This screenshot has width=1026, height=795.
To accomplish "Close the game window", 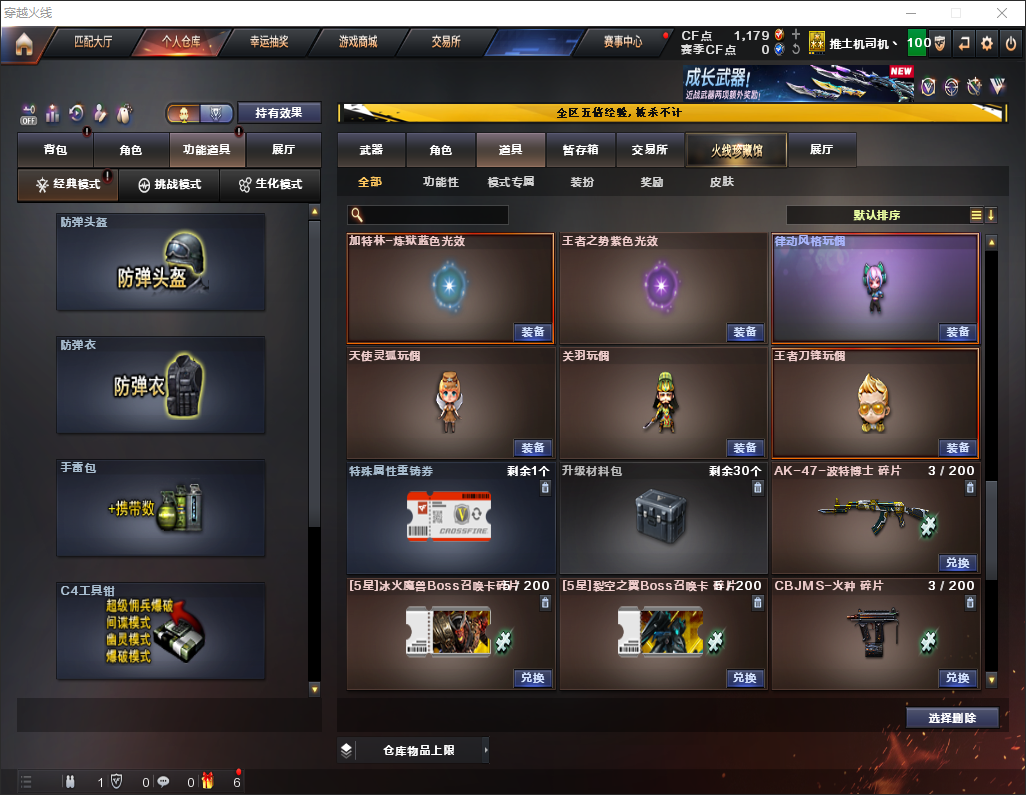I will (x=1001, y=13).
